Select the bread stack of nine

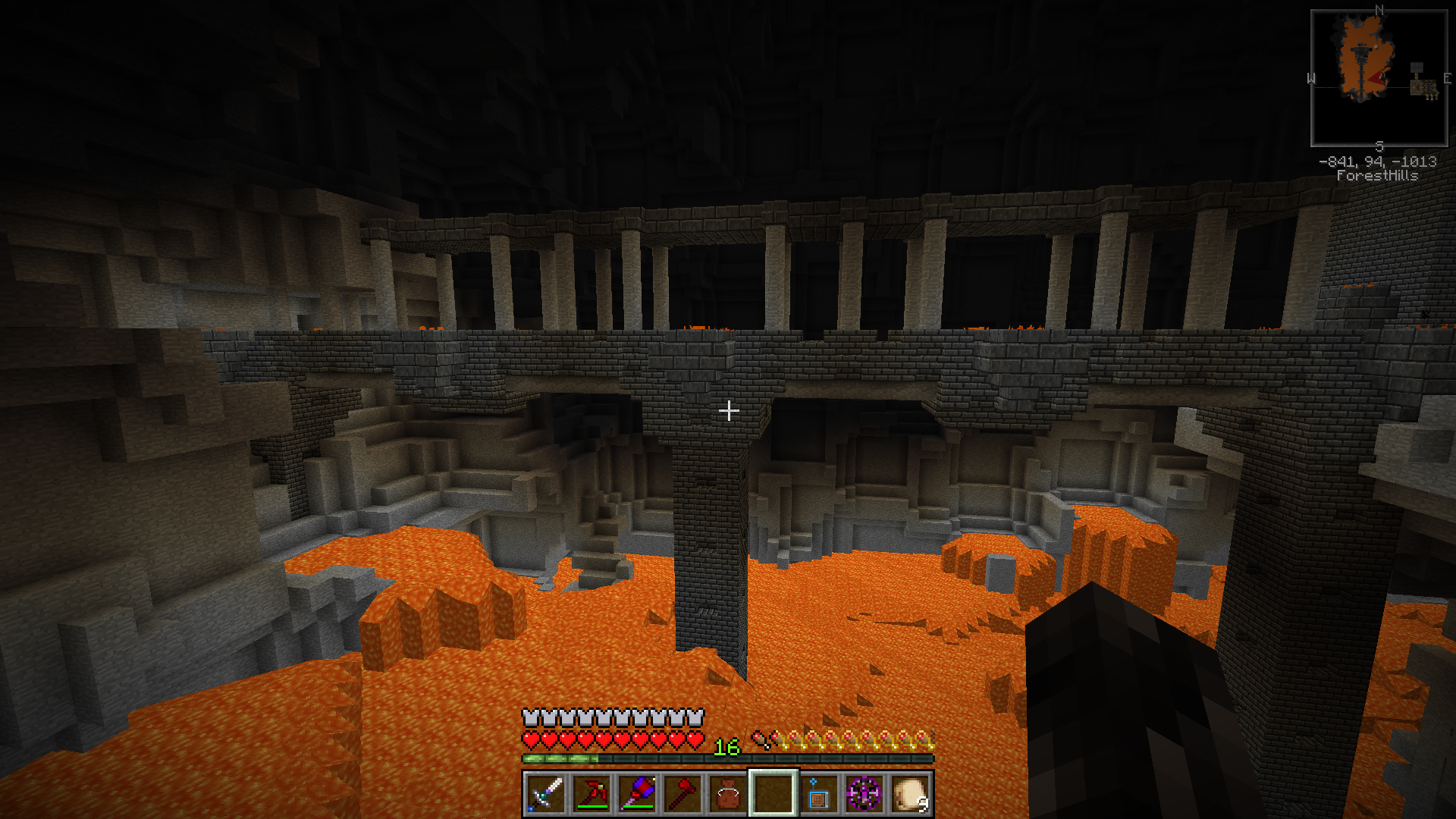[910, 793]
